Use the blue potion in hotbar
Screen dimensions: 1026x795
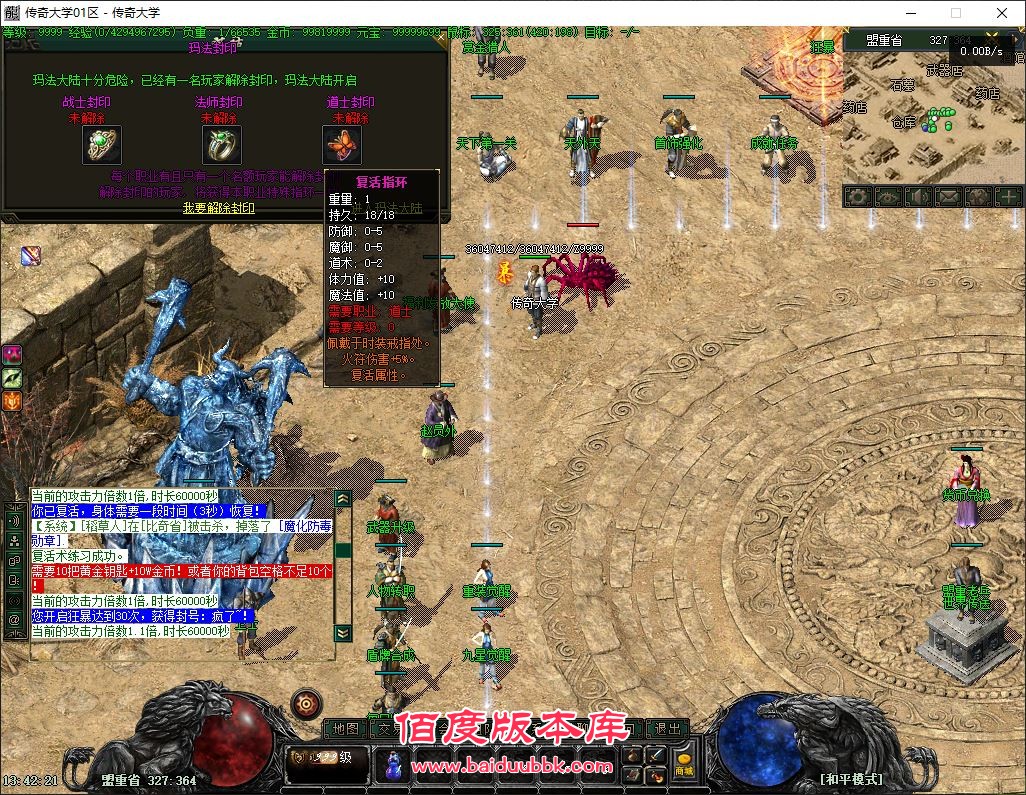[x=393, y=765]
